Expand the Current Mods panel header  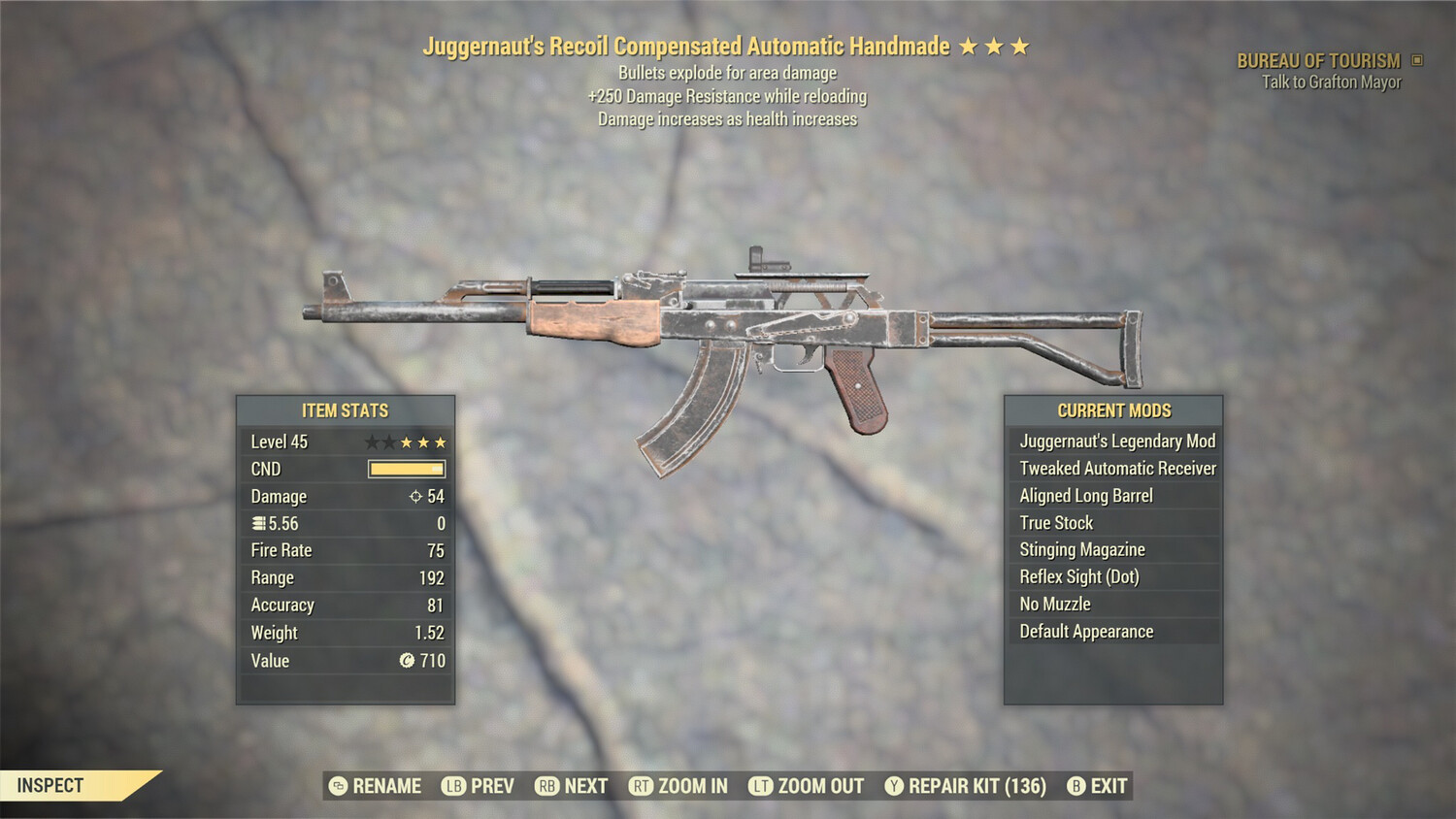(1114, 409)
